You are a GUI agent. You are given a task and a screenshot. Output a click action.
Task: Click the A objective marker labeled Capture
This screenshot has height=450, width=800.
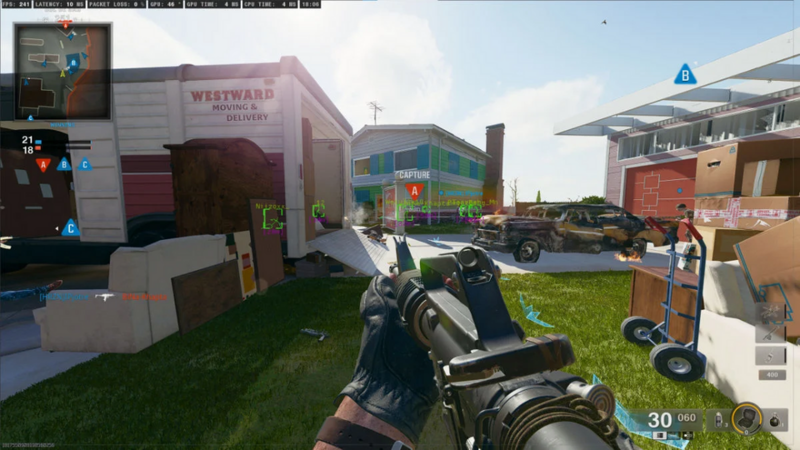click(x=414, y=189)
